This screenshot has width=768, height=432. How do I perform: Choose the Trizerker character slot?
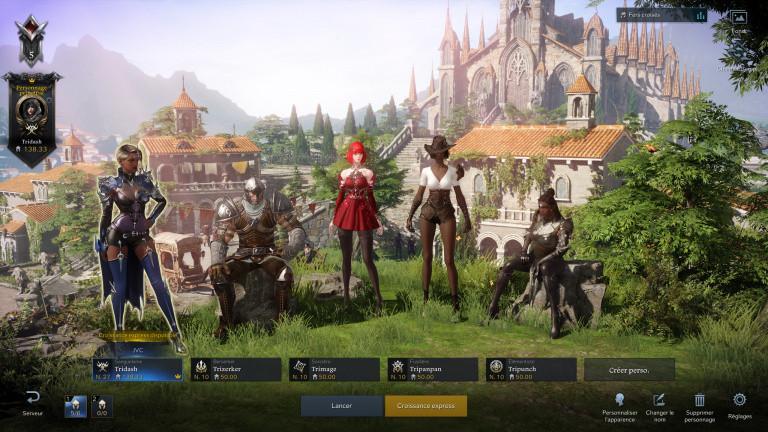(236, 370)
